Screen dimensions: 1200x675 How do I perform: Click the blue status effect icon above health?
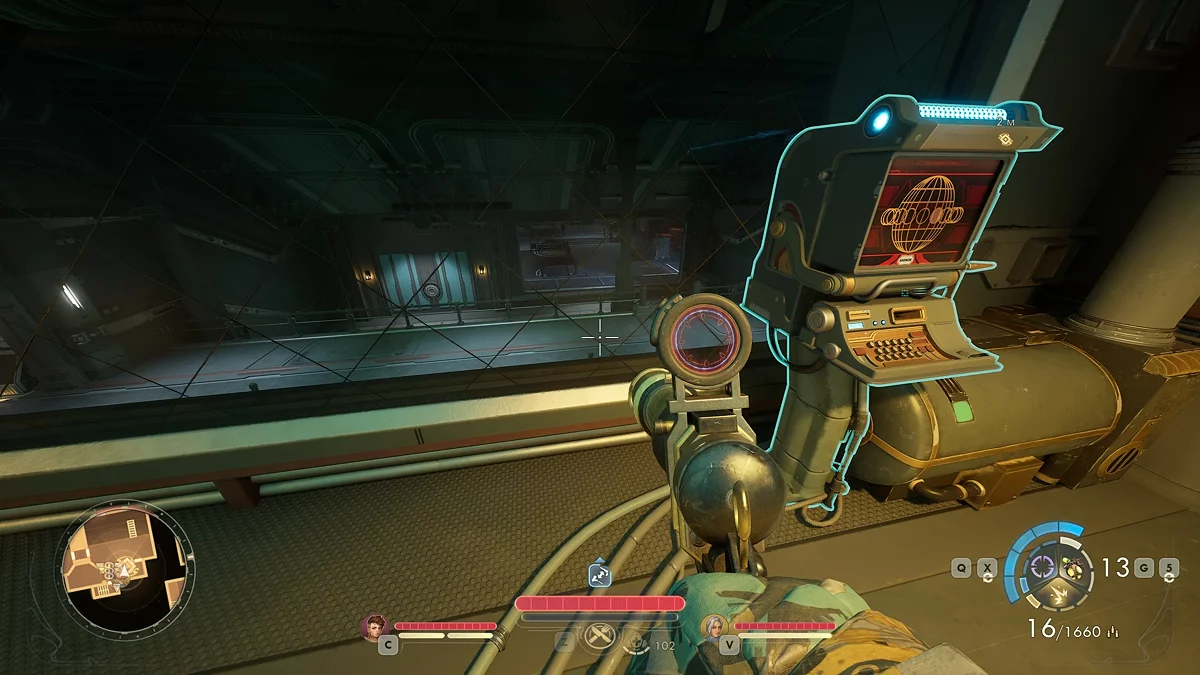(600, 575)
